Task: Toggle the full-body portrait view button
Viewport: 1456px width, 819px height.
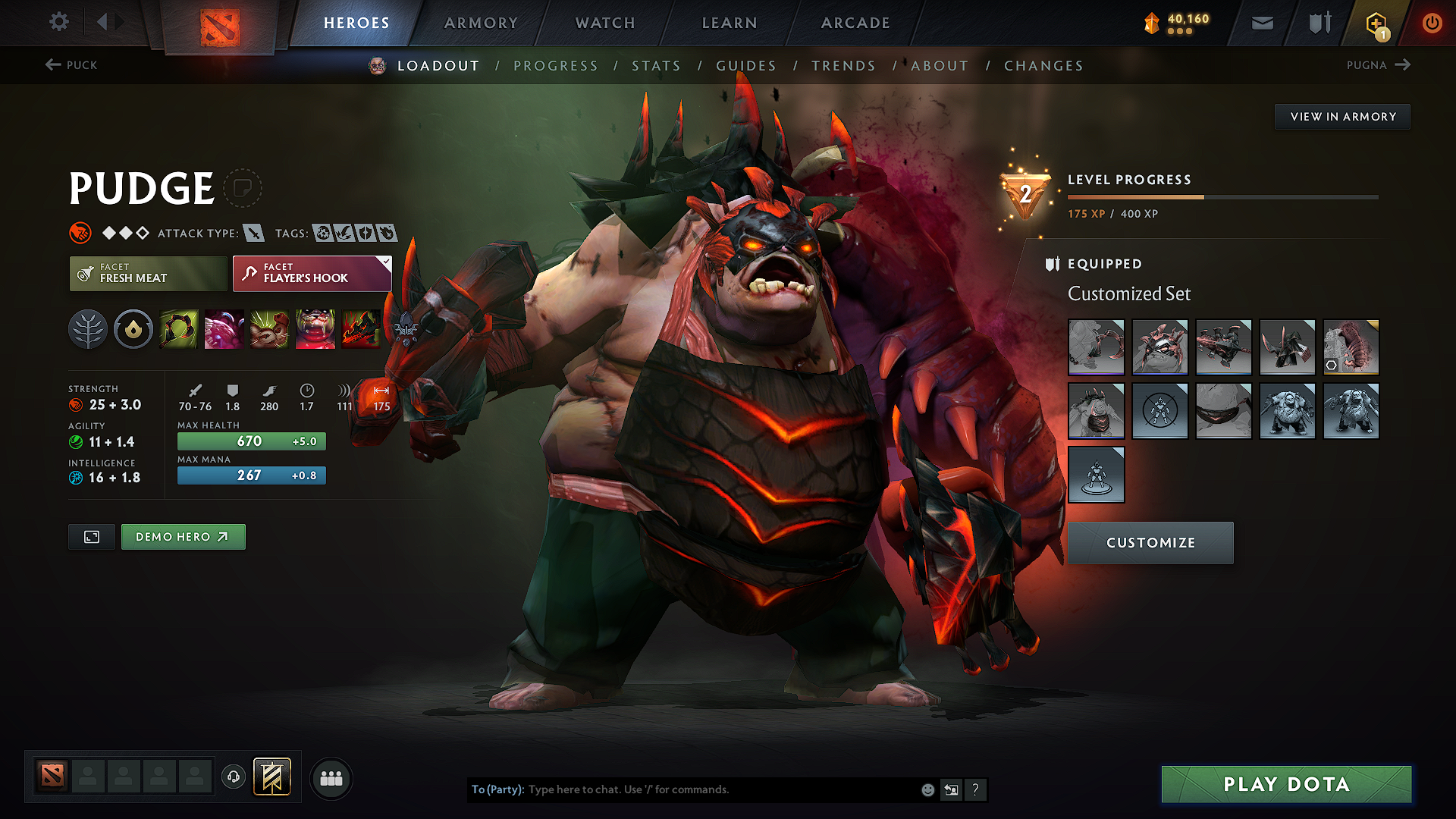Action: [x=91, y=536]
